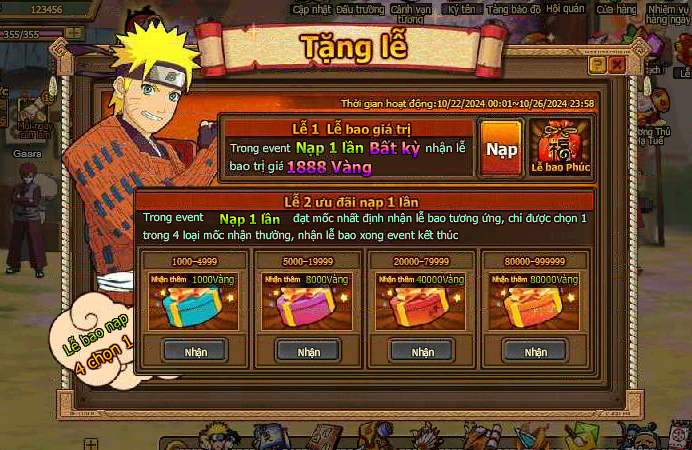Open the Tàng bảo đồ treasure map
Viewport: 692px width, 450px height.
(514, 9)
